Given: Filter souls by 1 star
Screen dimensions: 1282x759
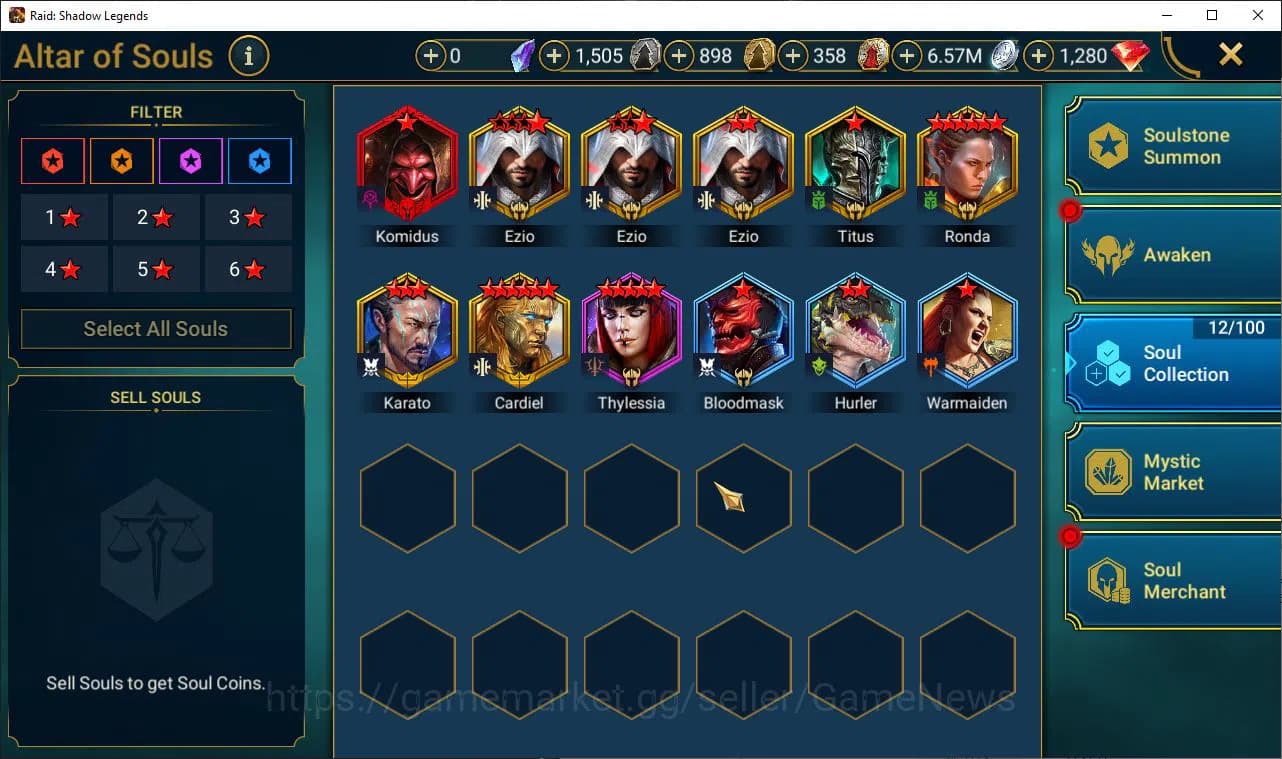Looking at the screenshot, I should point(64,217).
